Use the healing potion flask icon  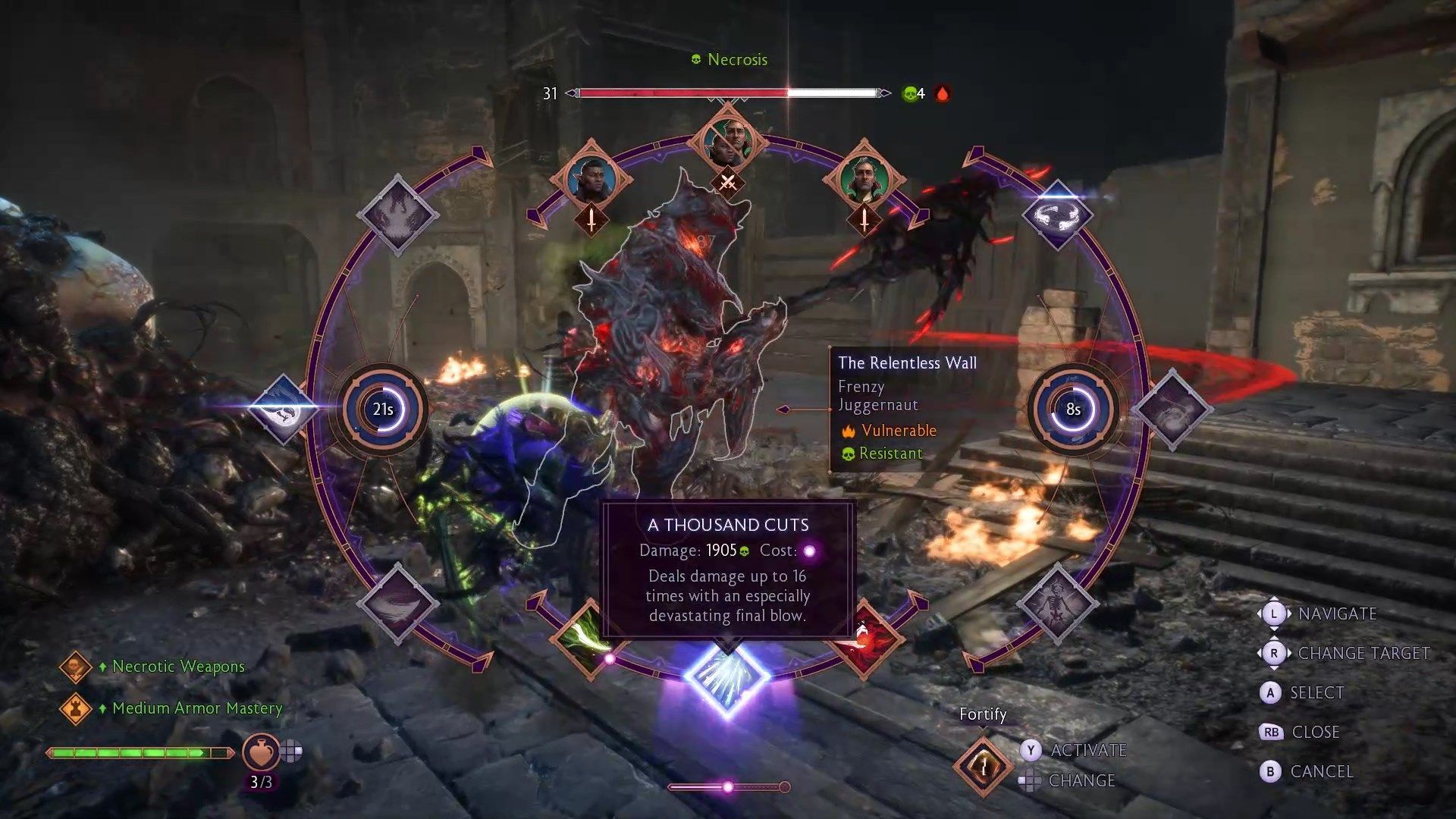261,752
